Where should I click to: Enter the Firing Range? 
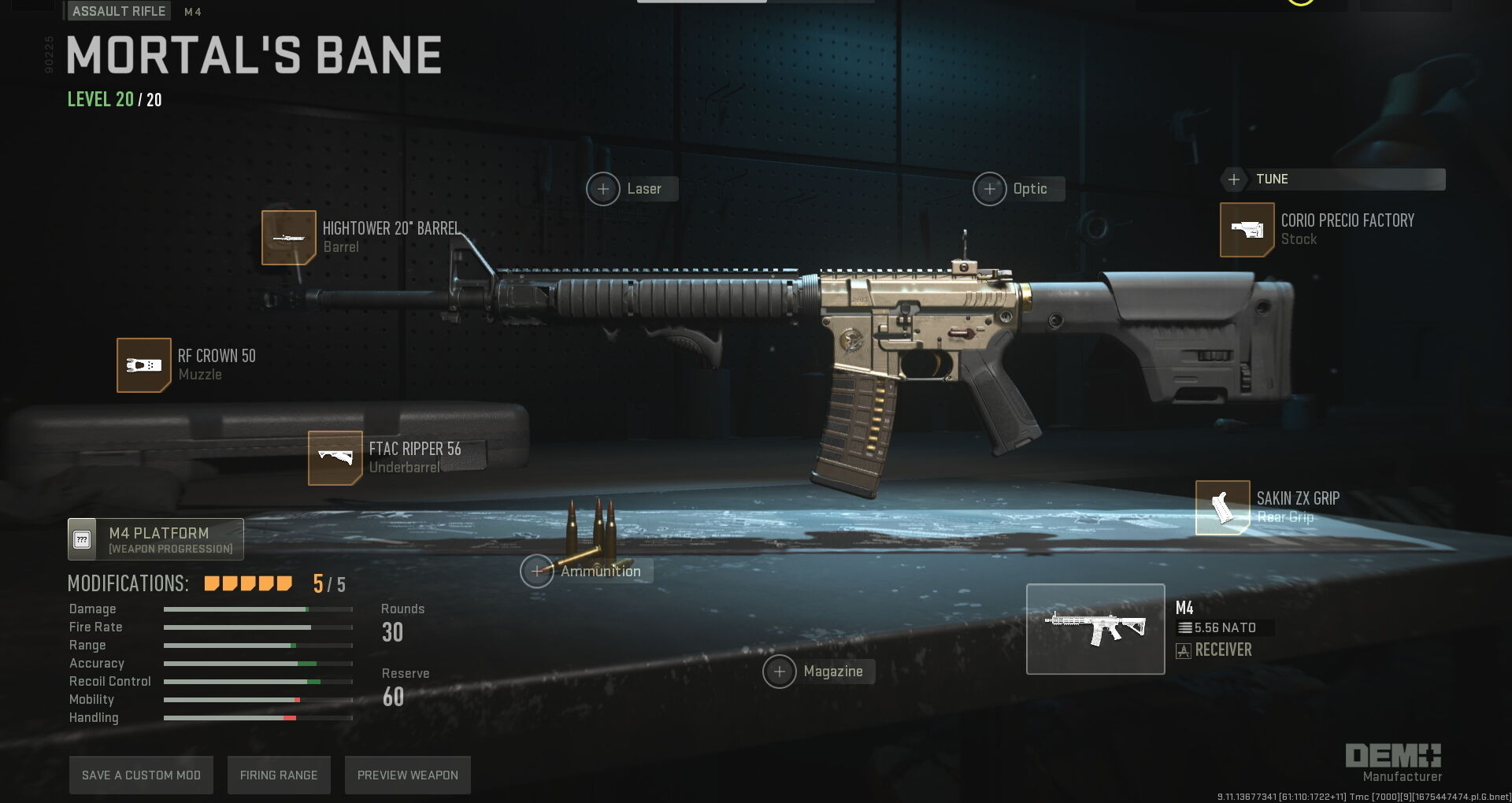tap(279, 775)
